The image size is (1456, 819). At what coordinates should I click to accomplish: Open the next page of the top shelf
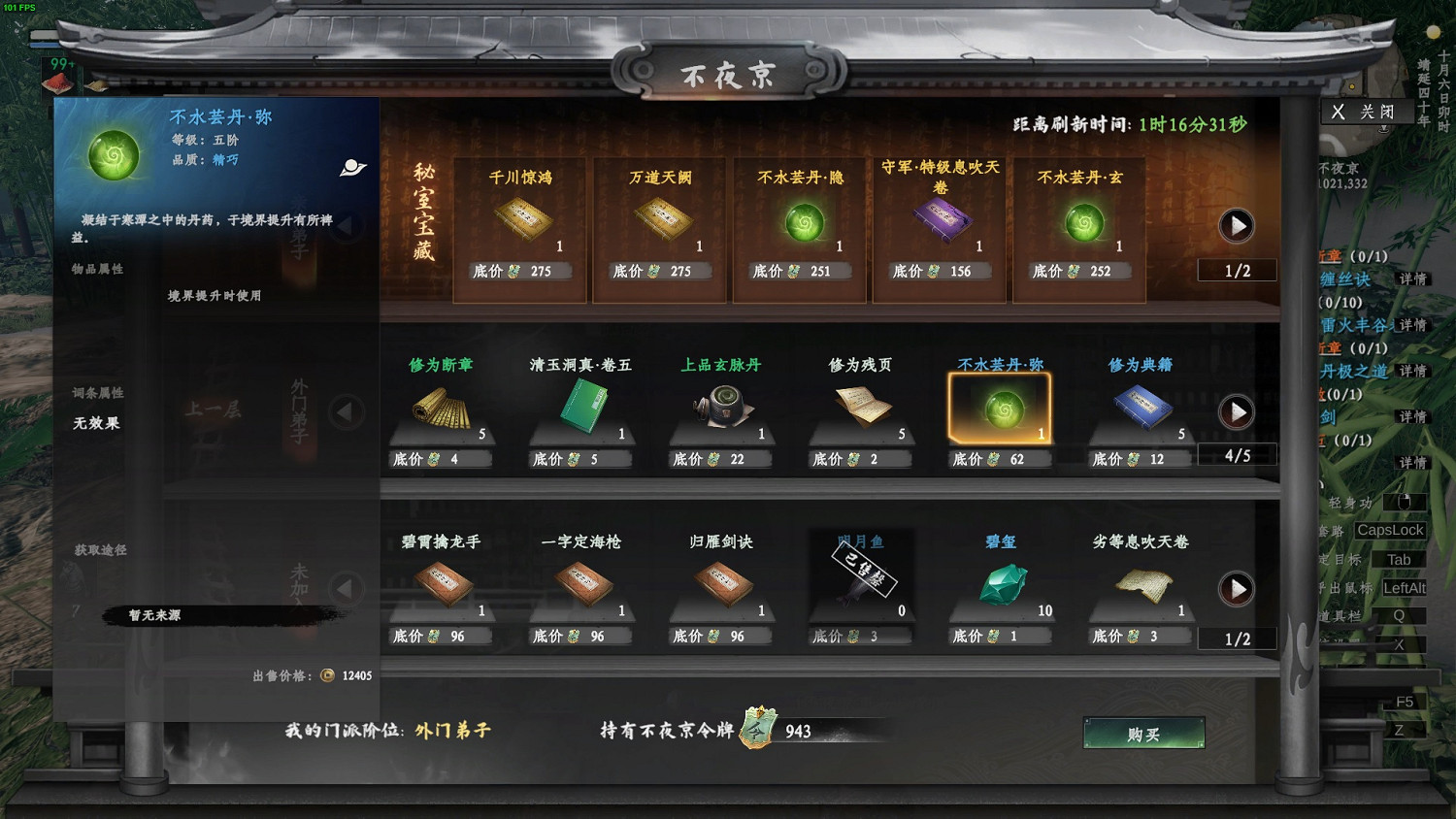1236,225
